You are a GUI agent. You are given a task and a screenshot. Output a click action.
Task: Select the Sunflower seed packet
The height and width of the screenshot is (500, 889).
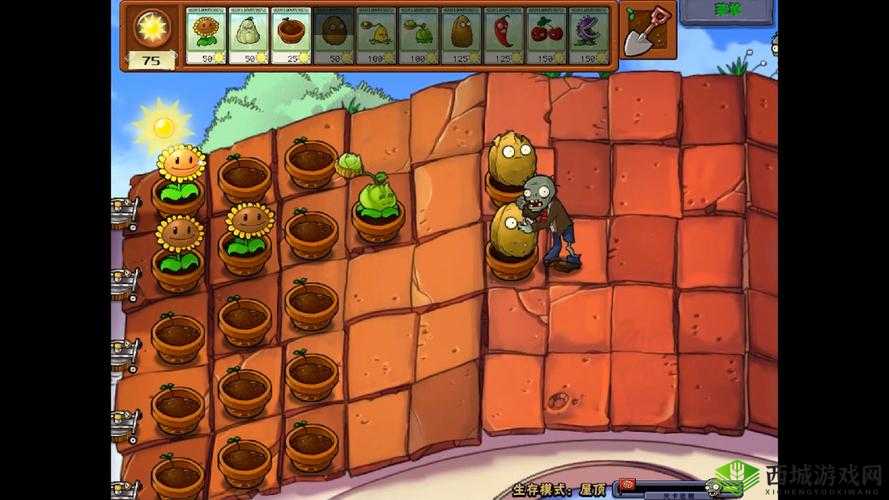[x=205, y=35]
